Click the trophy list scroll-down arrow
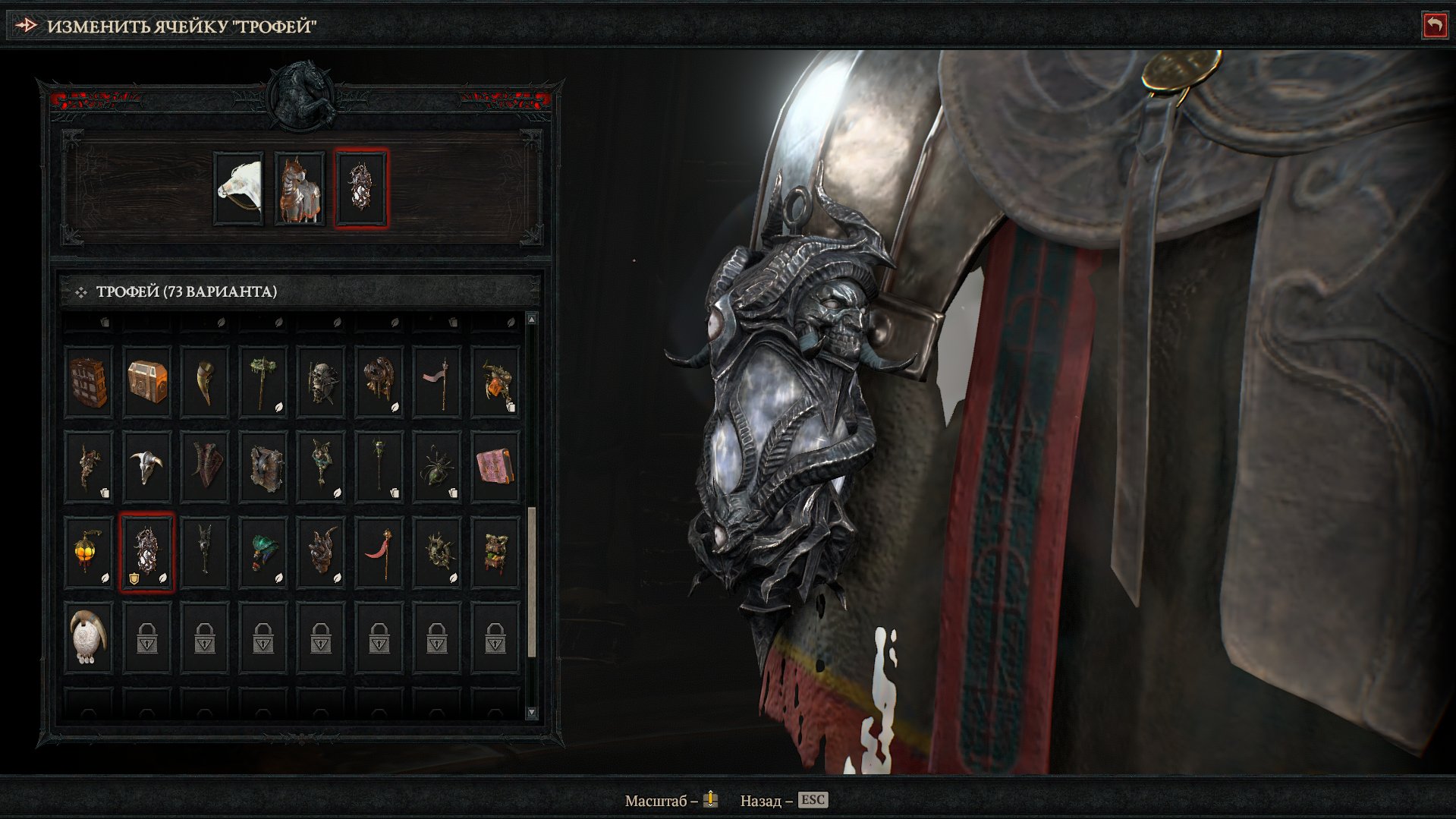1456x819 pixels. [x=531, y=713]
